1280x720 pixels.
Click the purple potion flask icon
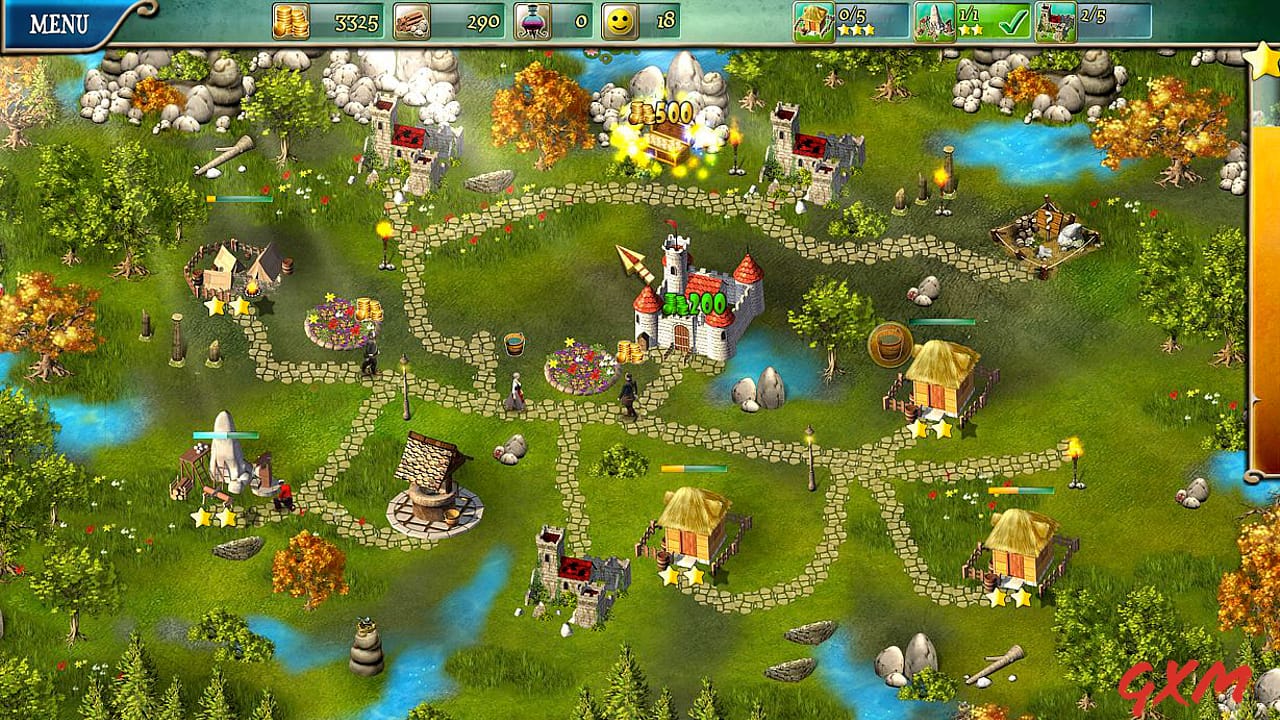tap(530, 20)
